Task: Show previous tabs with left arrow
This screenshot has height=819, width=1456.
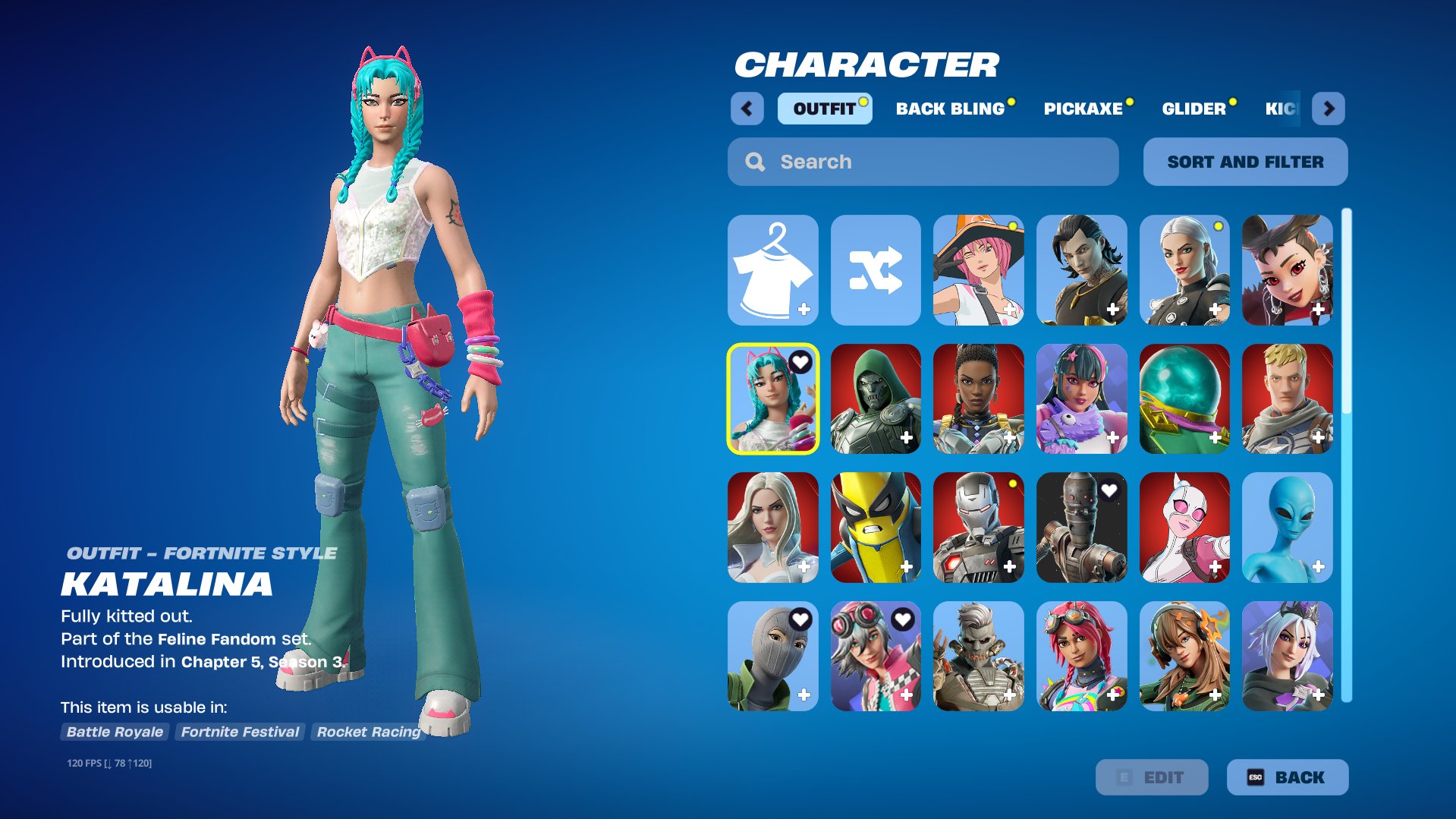Action: pos(747,109)
